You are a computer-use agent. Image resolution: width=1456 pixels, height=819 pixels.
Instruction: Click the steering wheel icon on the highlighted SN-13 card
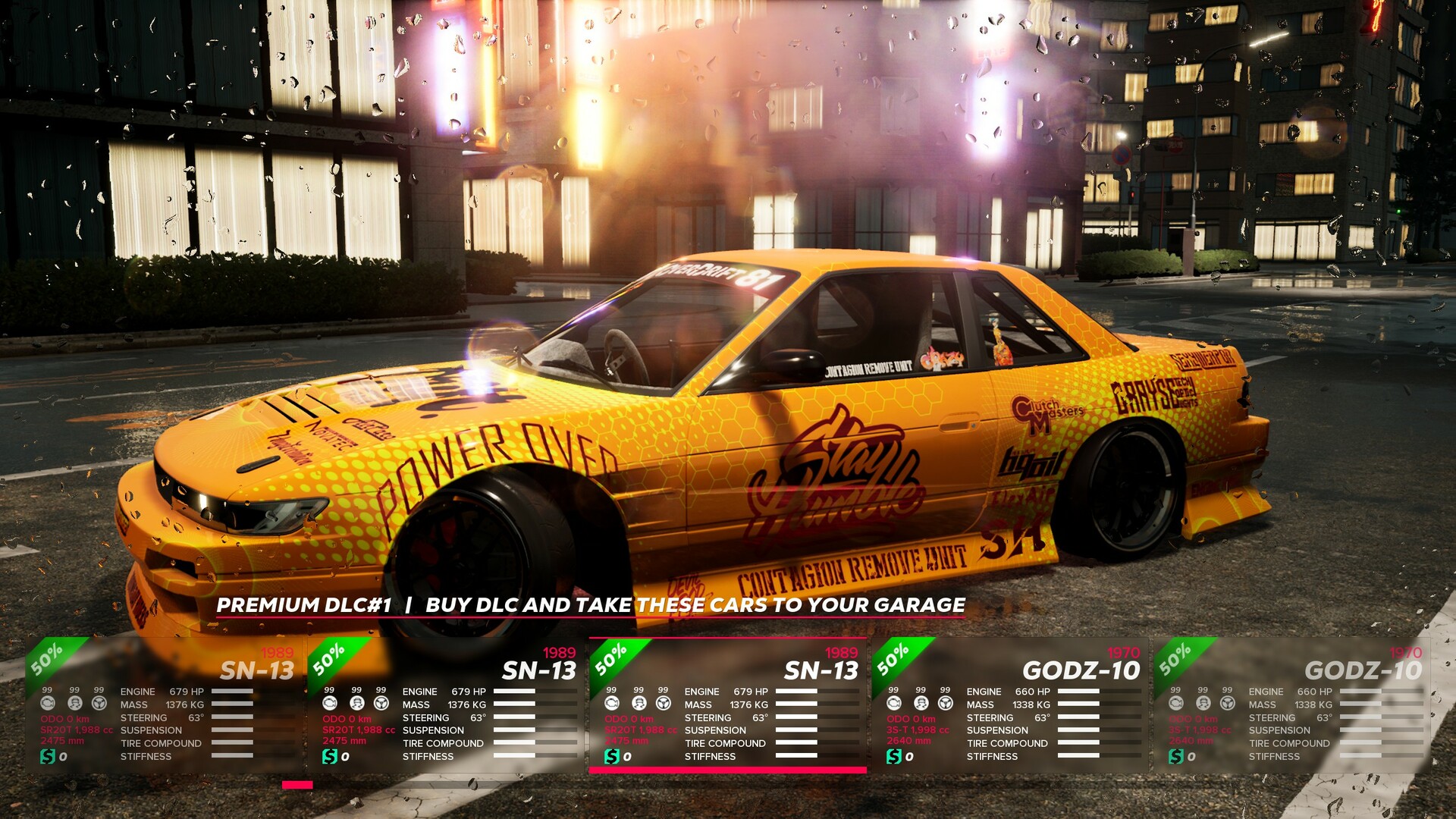(x=664, y=704)
